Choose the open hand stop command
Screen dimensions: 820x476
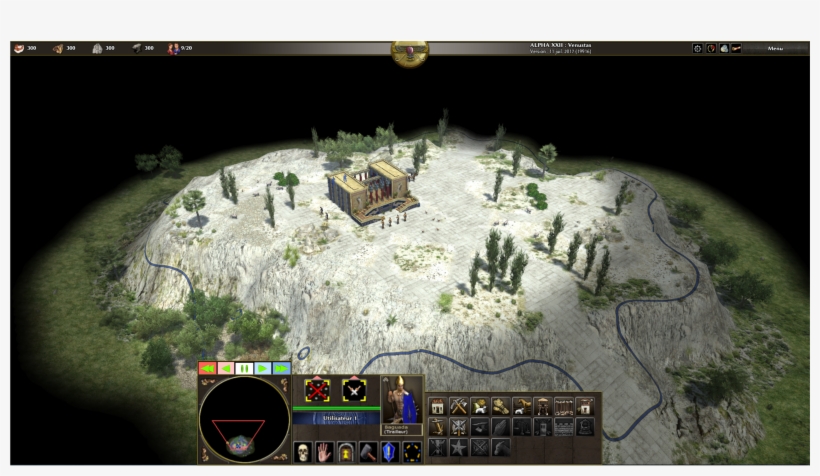[324, 451]
